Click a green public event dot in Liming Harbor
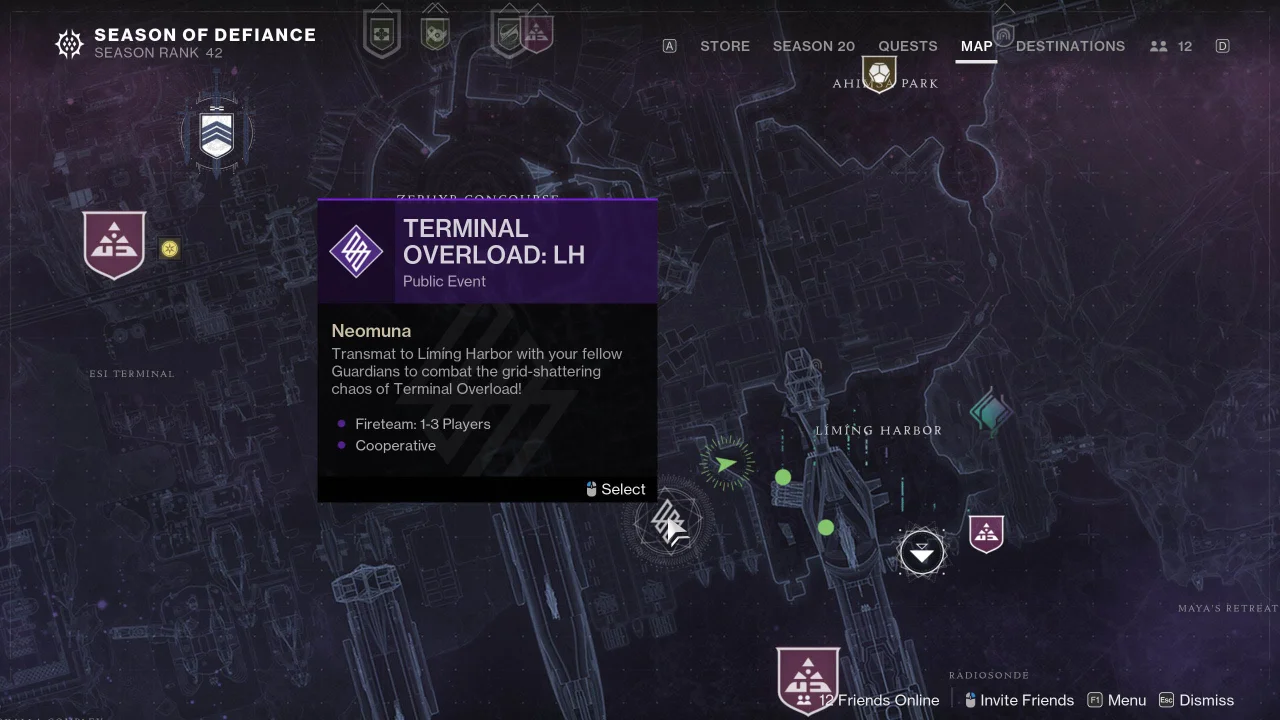This screenshot has height=720, width=1280. 783,478
